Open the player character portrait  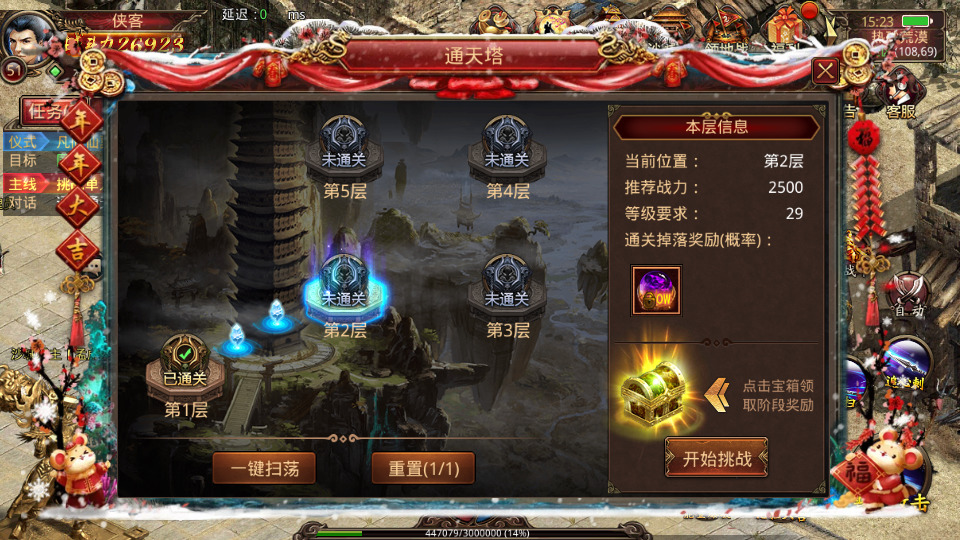[x=27, y=38]
